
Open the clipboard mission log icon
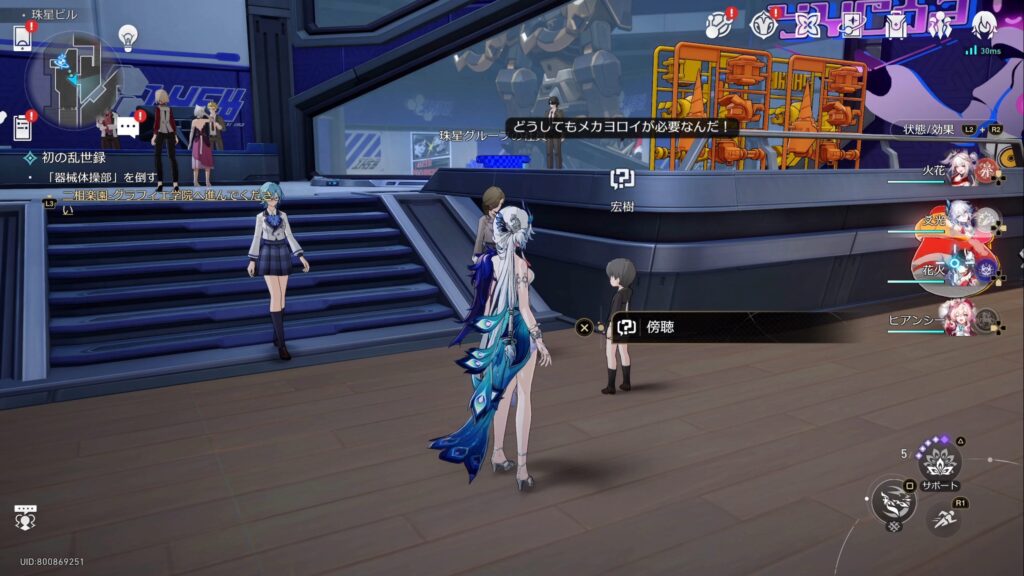click(22, 127)
